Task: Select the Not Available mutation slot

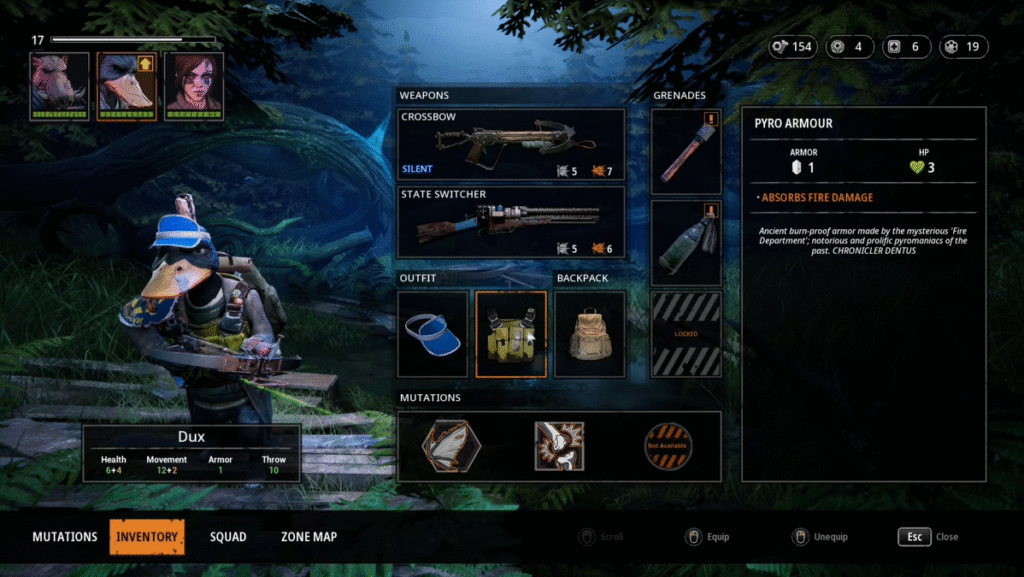Action: click(x=668, y=446)
